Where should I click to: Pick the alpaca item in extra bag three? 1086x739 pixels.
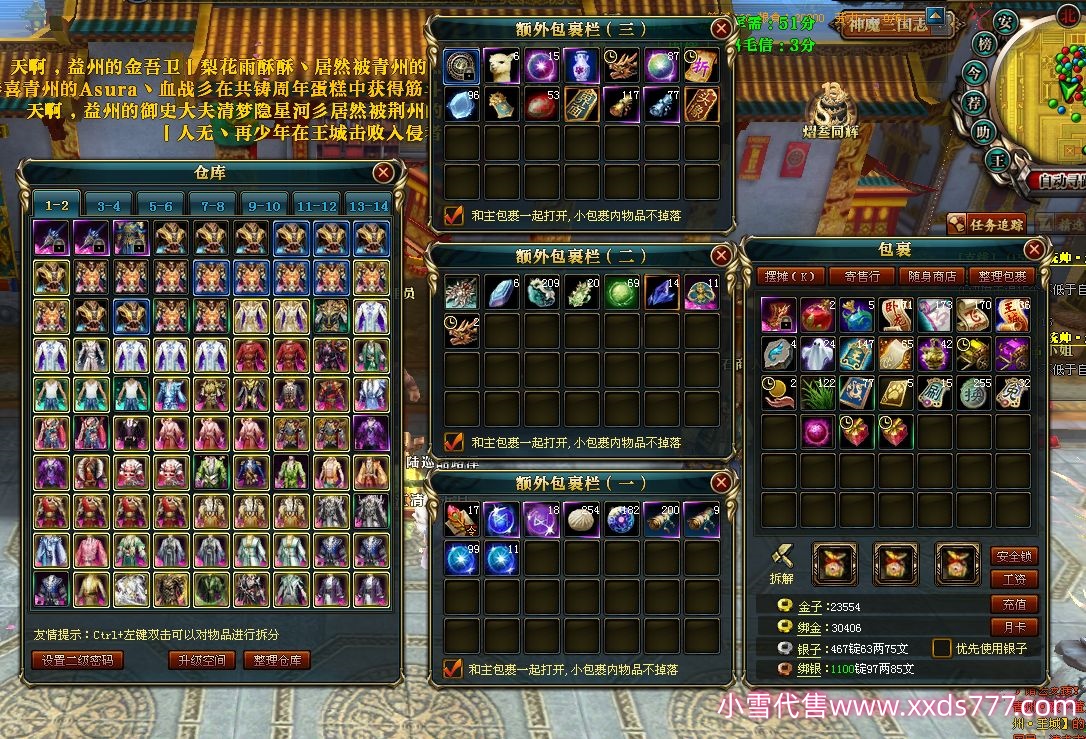(501, 66)
